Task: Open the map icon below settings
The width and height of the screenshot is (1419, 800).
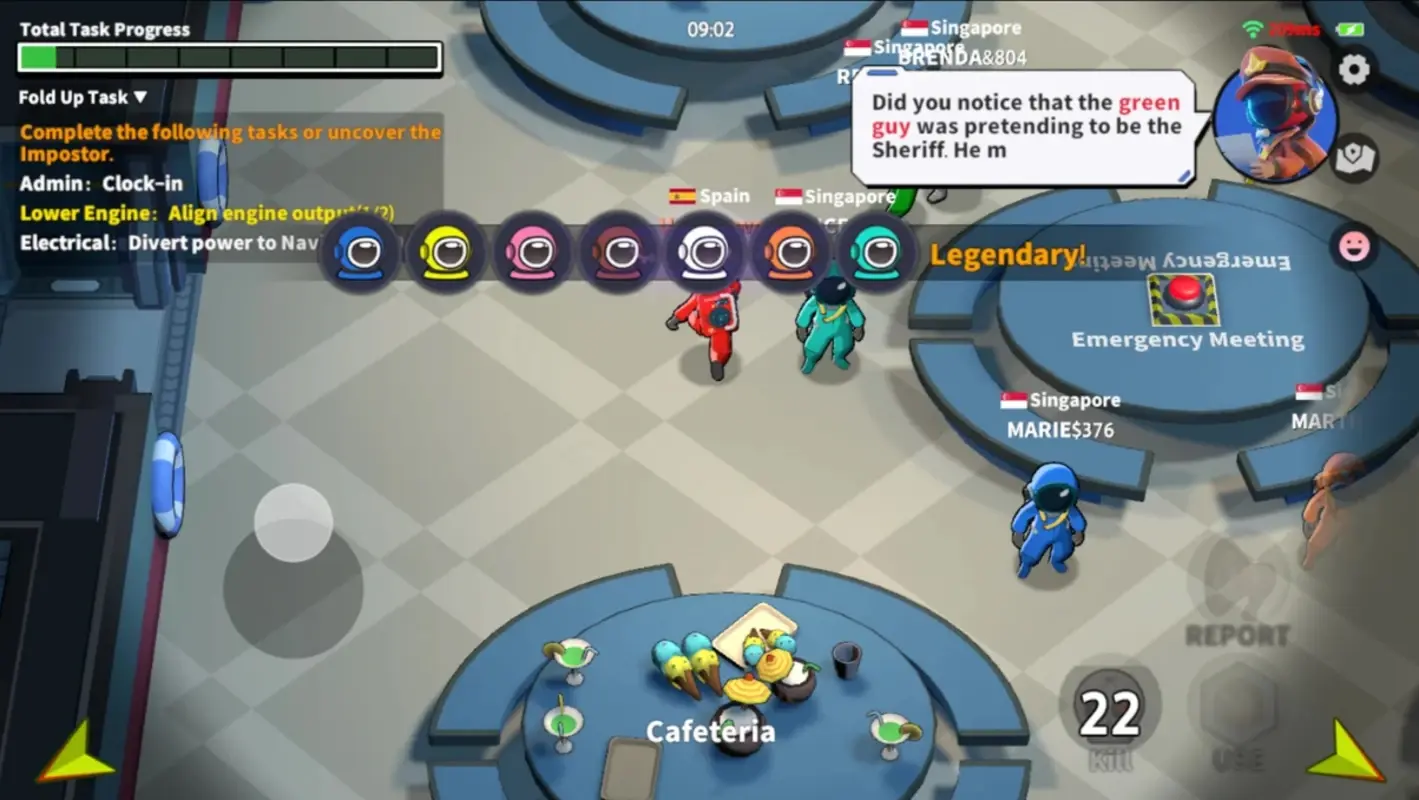Action: point(1357,155)
